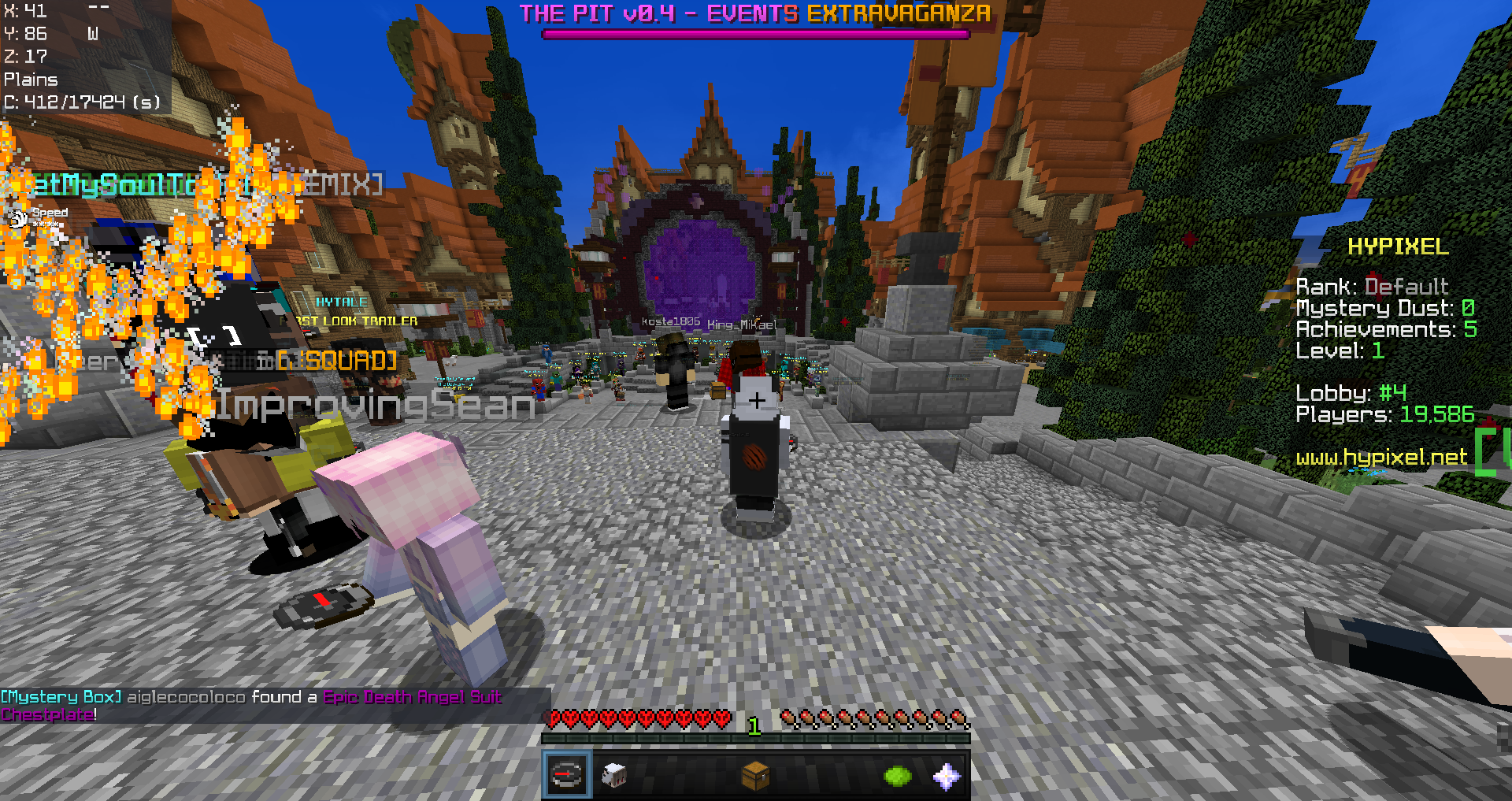
Task: Click the X: 41 coordinate readout top left
Action: (x=24, y=12)
